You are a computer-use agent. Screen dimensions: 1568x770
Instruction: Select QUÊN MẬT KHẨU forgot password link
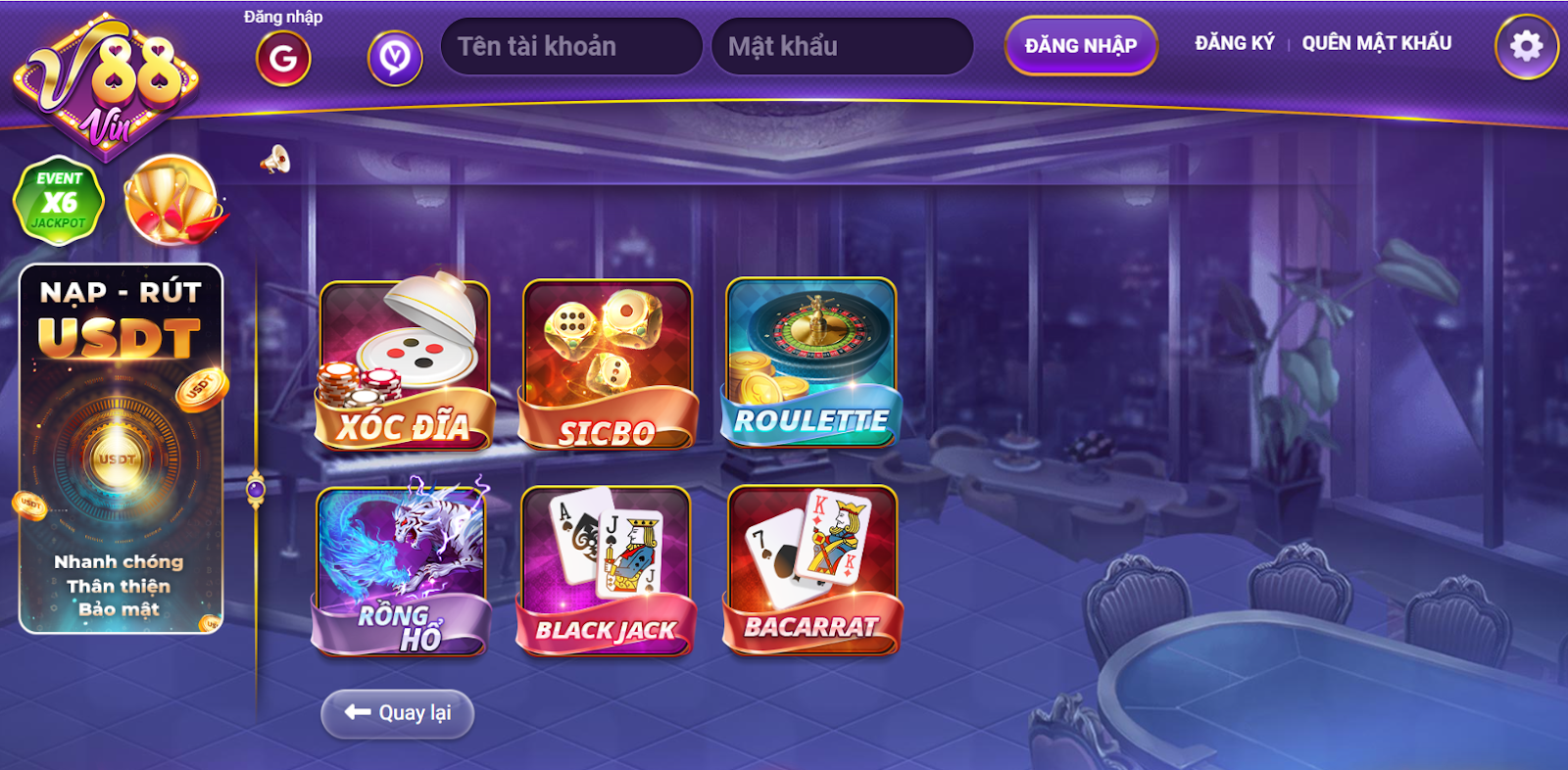pyautogui.click(x=1377, y=43)
